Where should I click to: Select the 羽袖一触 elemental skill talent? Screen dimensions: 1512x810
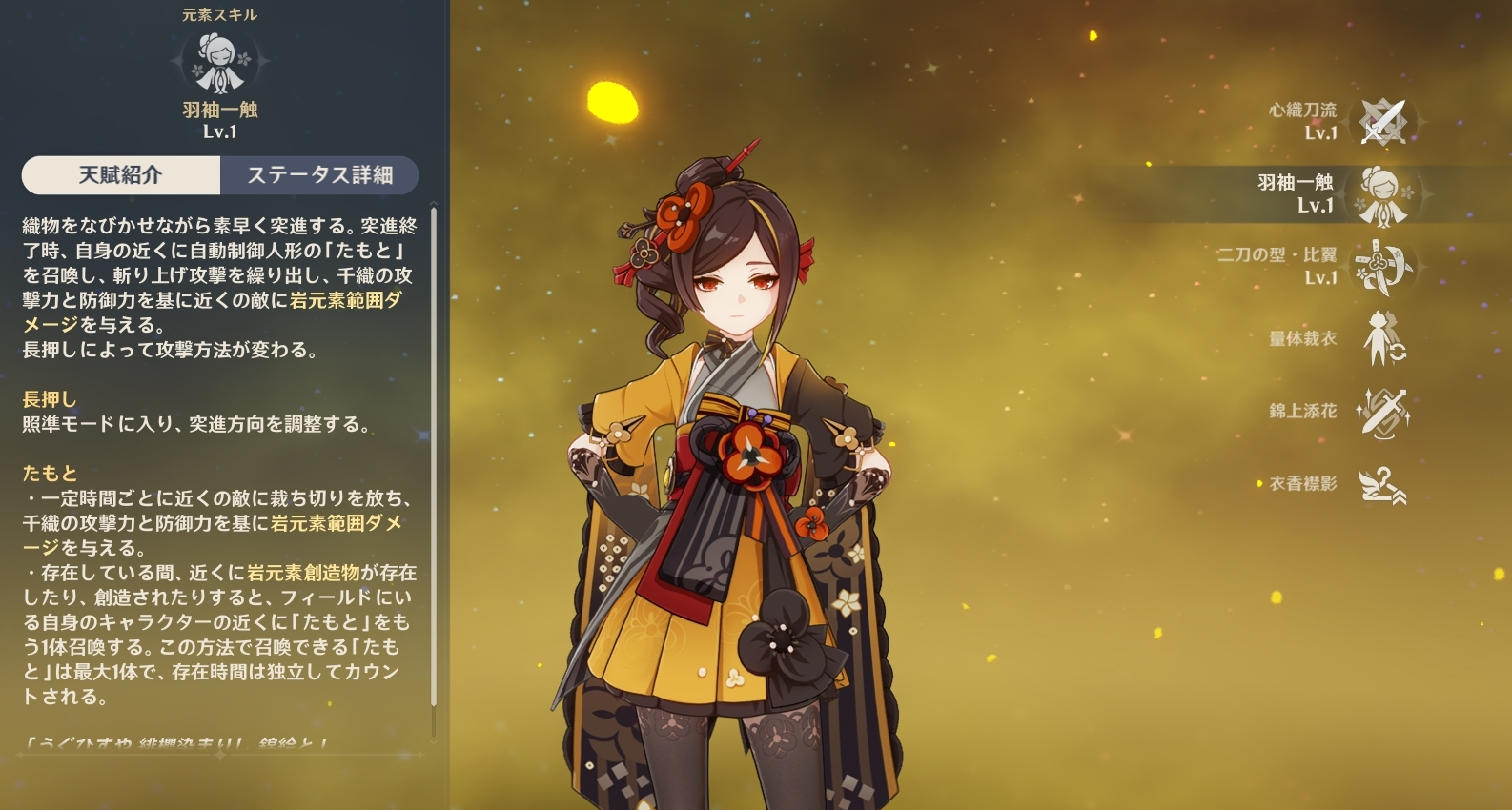click(x=1381, y=194)
